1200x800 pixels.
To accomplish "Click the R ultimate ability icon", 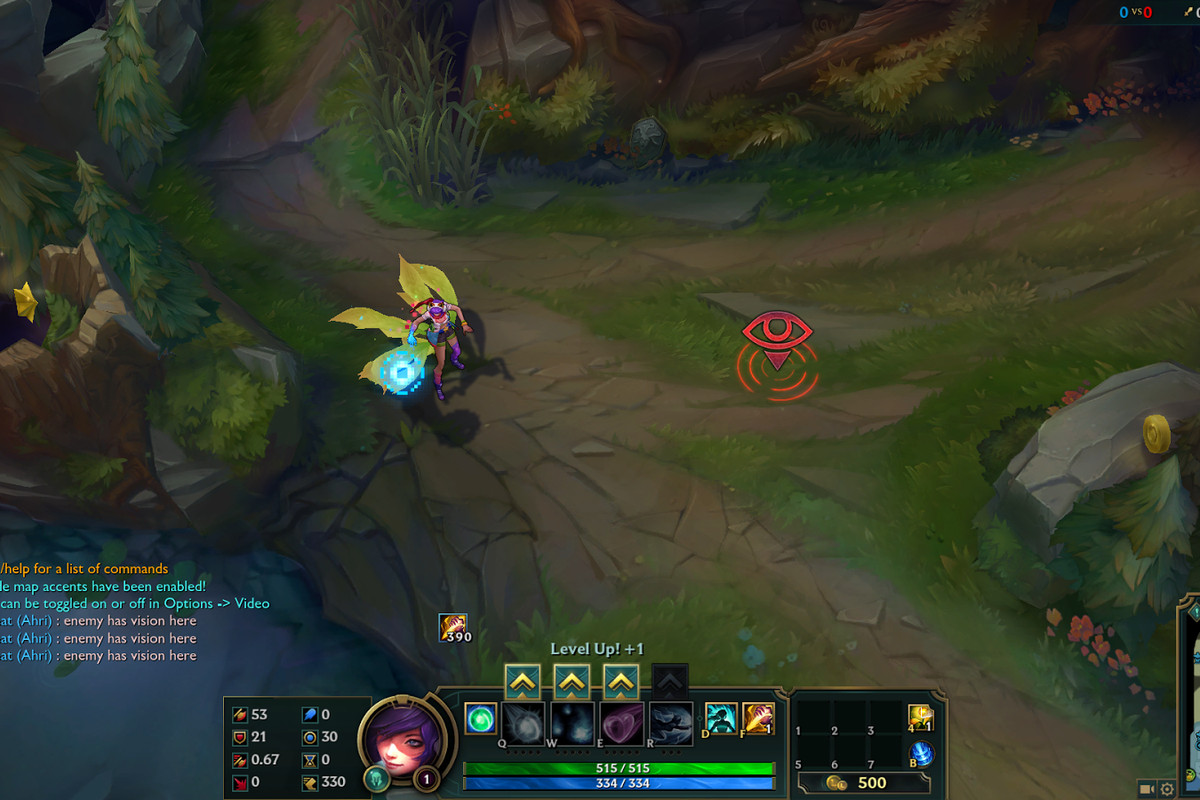I will 670,722.
